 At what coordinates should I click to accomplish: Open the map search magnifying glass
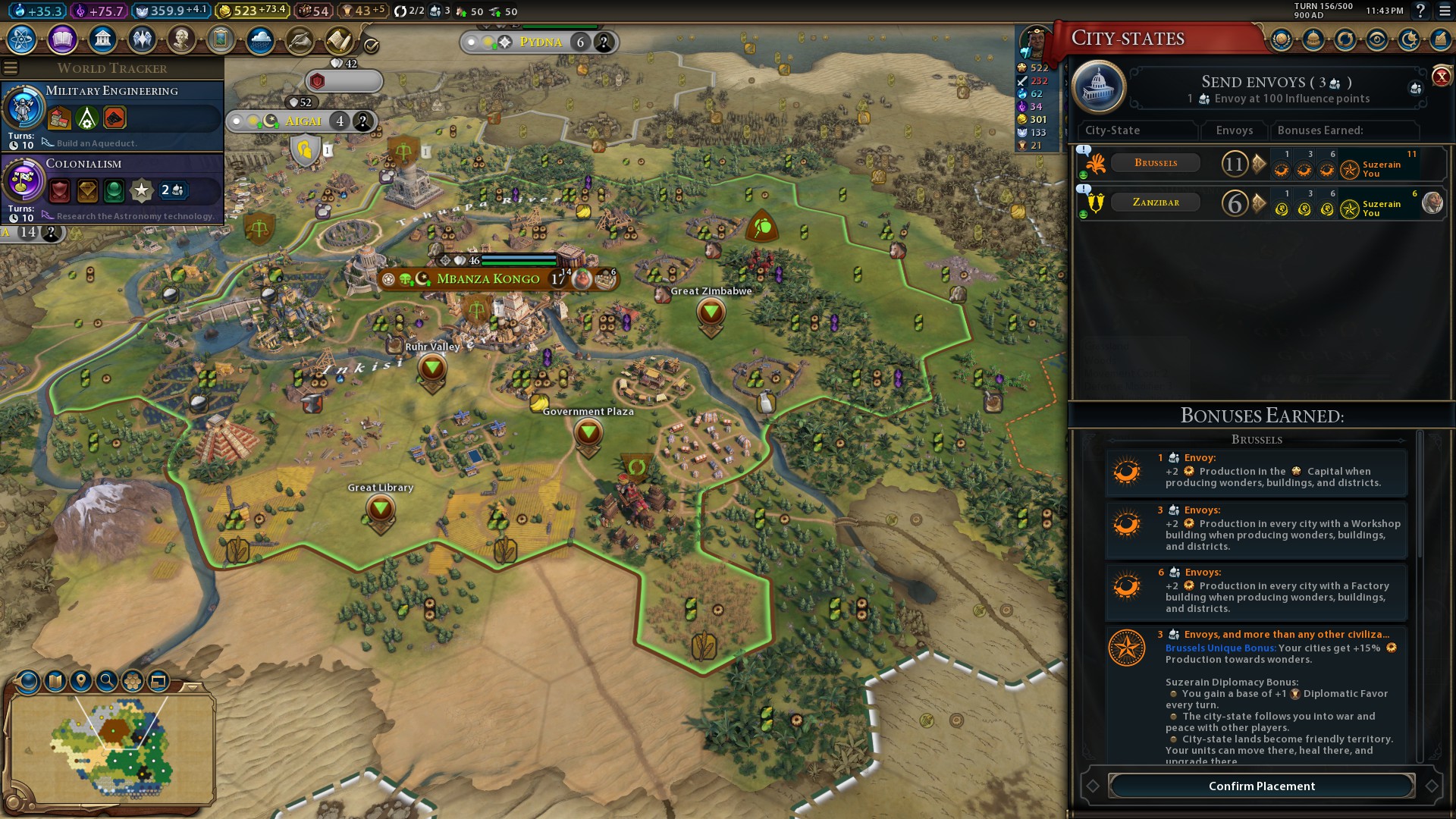pyautogui.click(x=107, y=681)
